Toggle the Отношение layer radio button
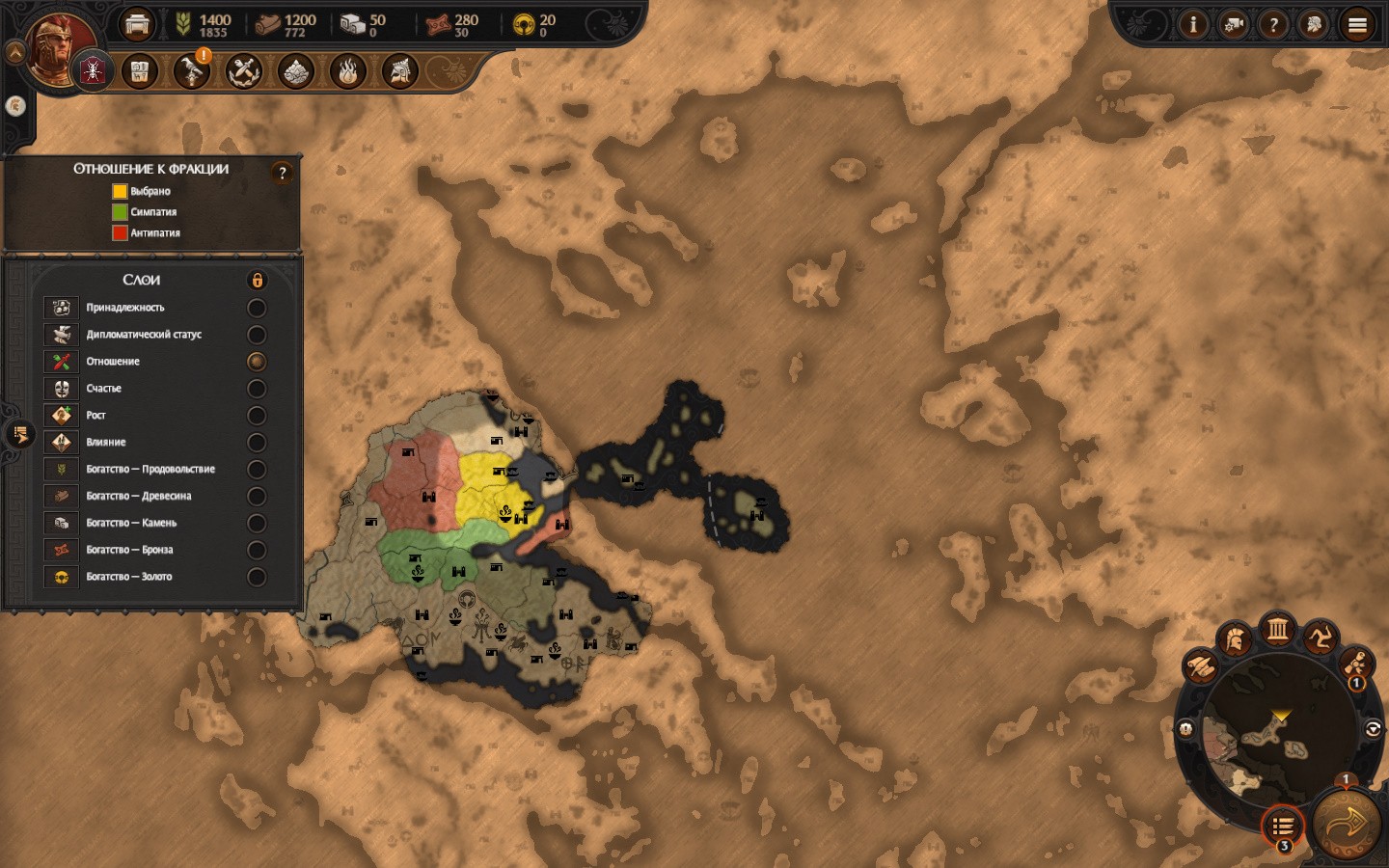Image resolution: width=1389 pixels, height=868 pixels. tap(257, 362)
